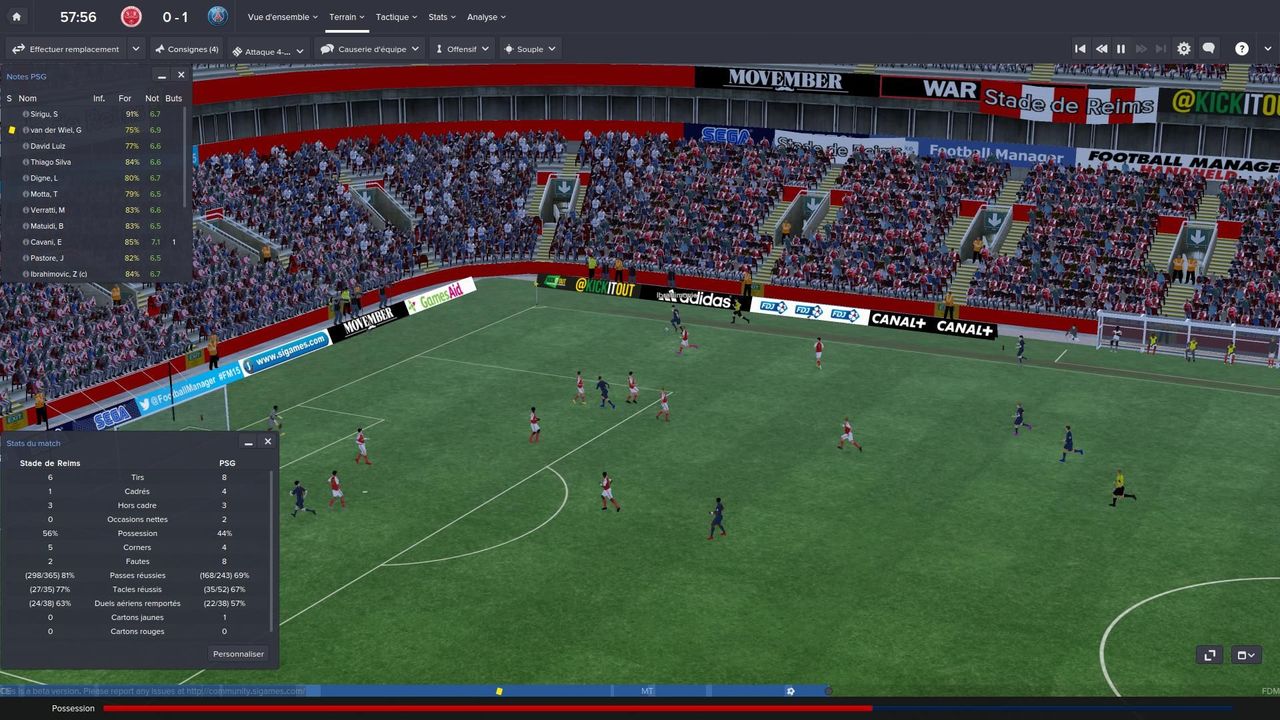This screenshot has width=1280, height=720.
Task: Change the Offensif mentality dropdown
Action: (x=462, y=49)
